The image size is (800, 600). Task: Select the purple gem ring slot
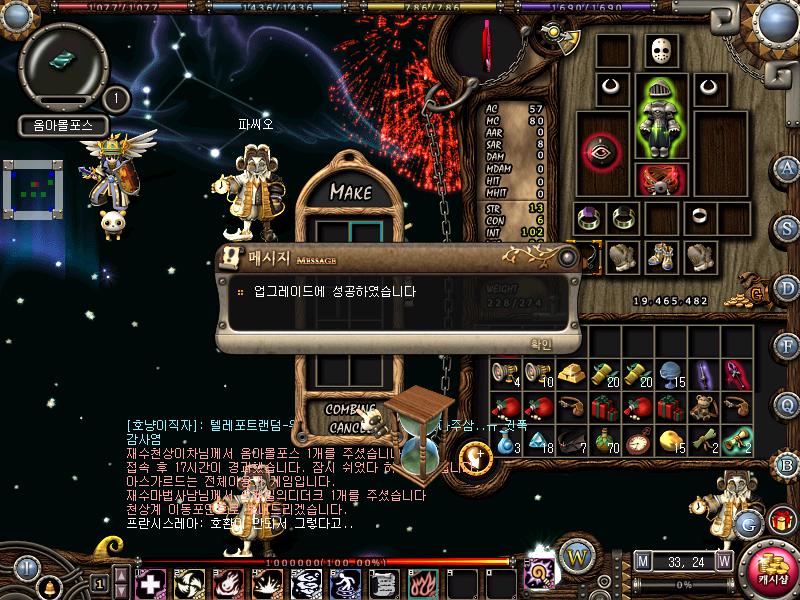591,217
